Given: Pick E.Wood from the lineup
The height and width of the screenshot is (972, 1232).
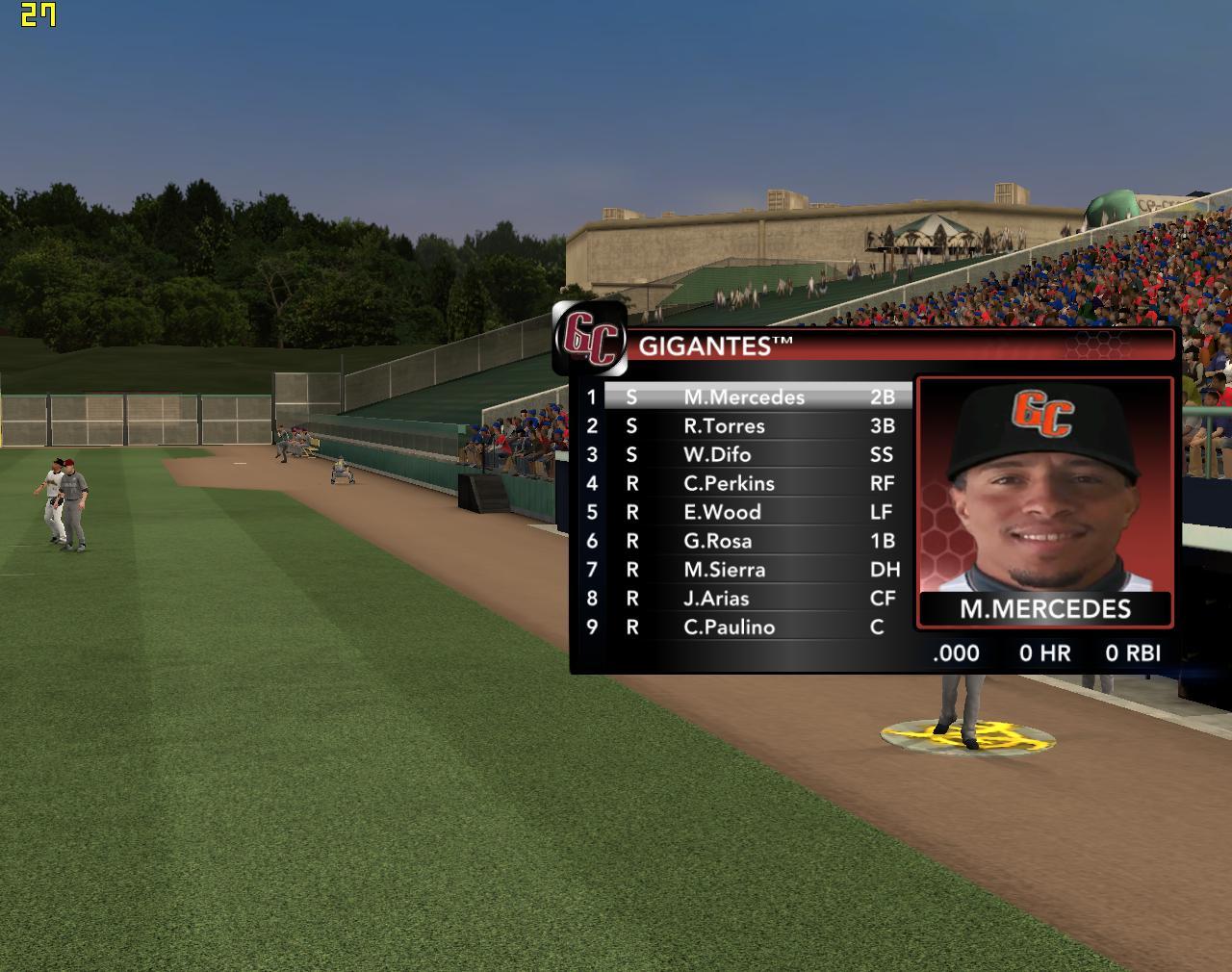Looking at the screenshot, I should click(722, 512).
